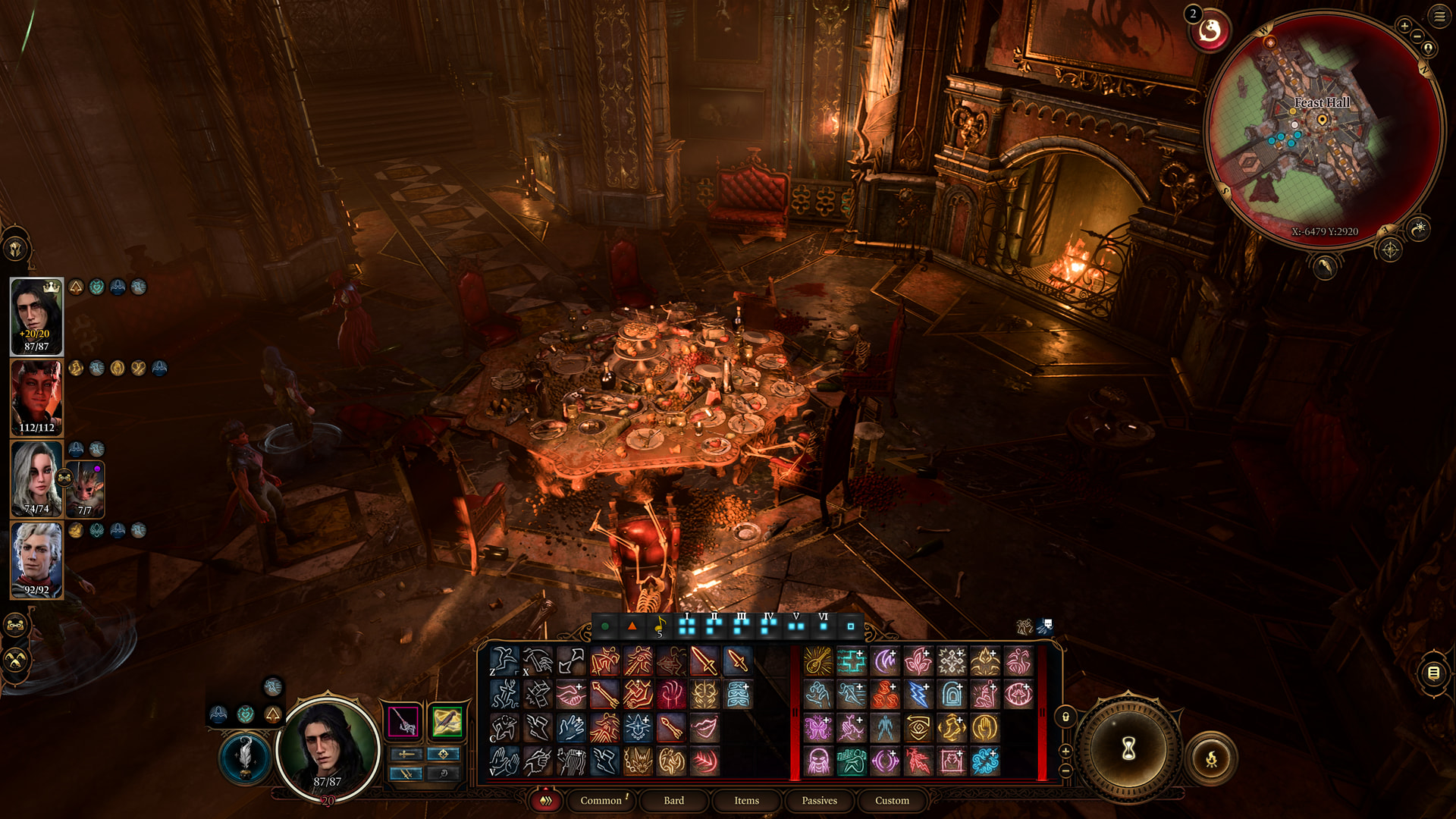
Task: Select the Items hotbar tab
Action: (x=746, y=801)
